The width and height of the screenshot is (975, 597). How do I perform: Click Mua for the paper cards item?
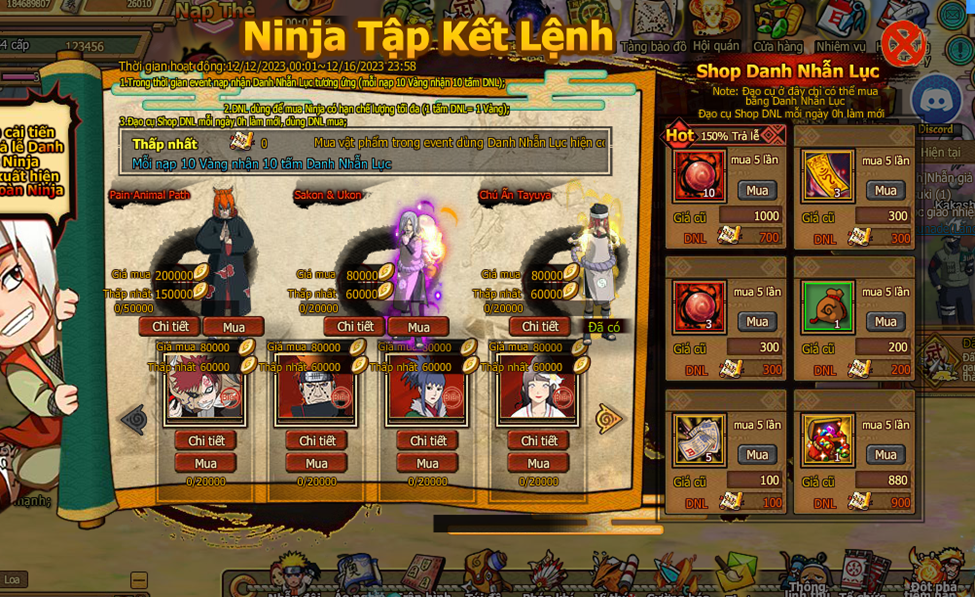click(x=757, y=455)
